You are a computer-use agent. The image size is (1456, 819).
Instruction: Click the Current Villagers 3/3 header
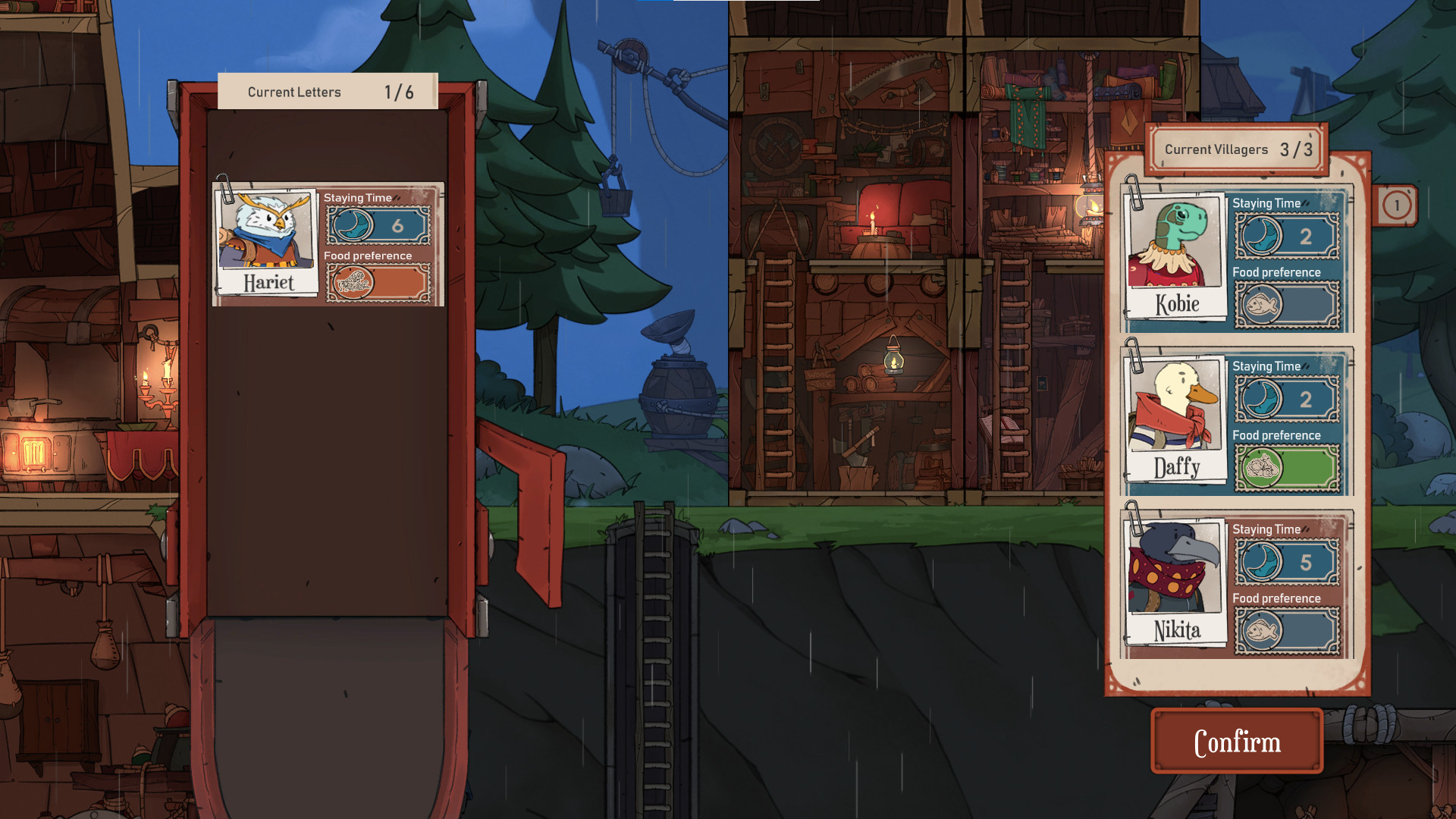pos(1235,149)
